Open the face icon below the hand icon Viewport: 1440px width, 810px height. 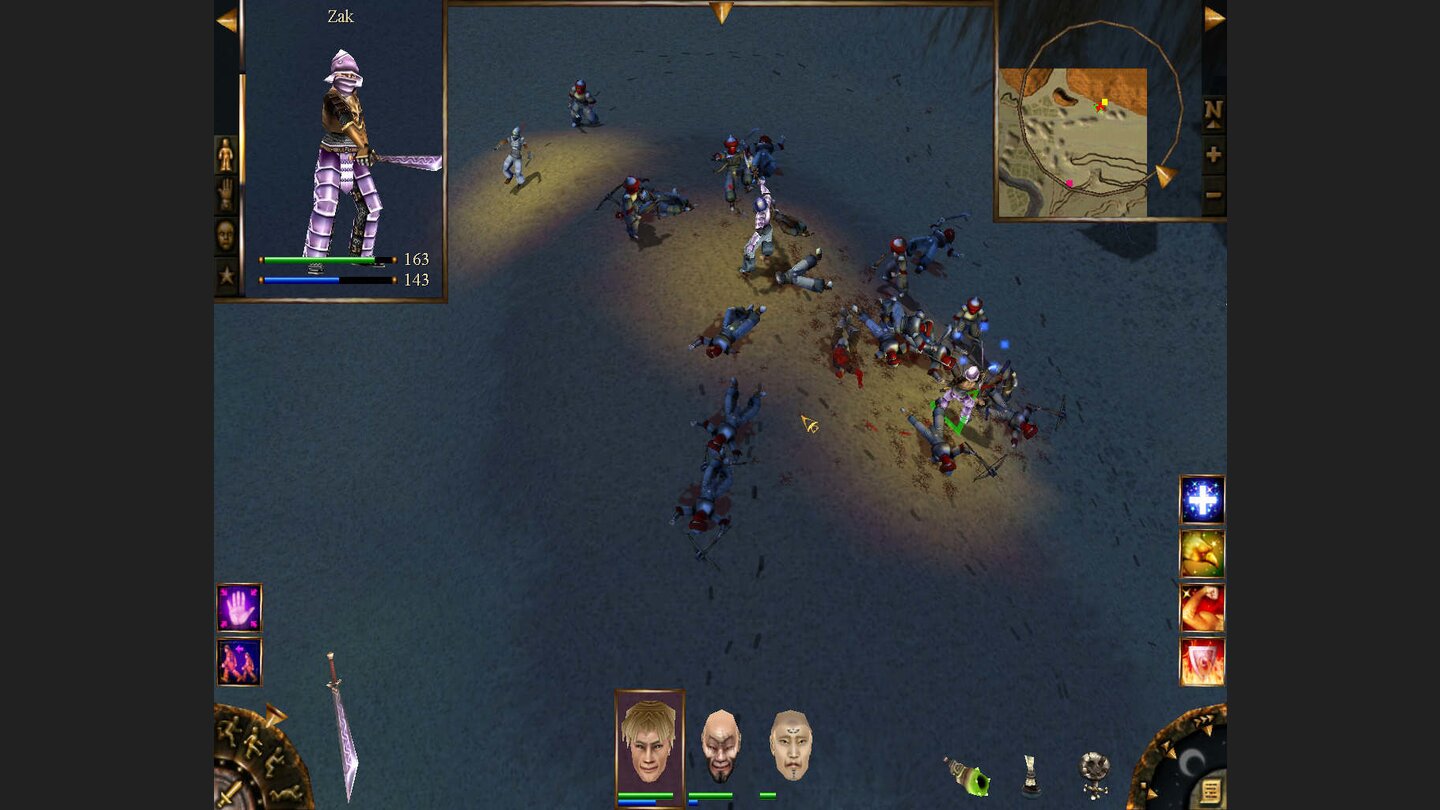pos(225,235)
